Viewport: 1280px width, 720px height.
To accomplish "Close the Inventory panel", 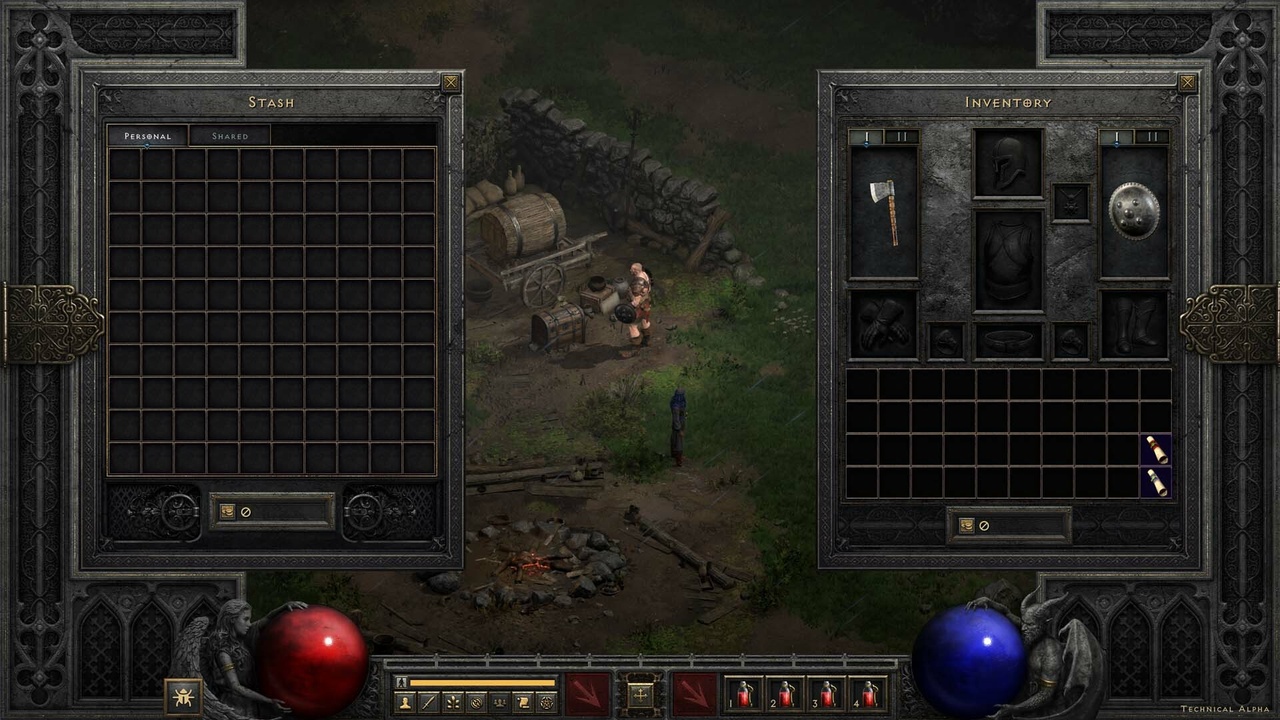I will point(1187,83).
